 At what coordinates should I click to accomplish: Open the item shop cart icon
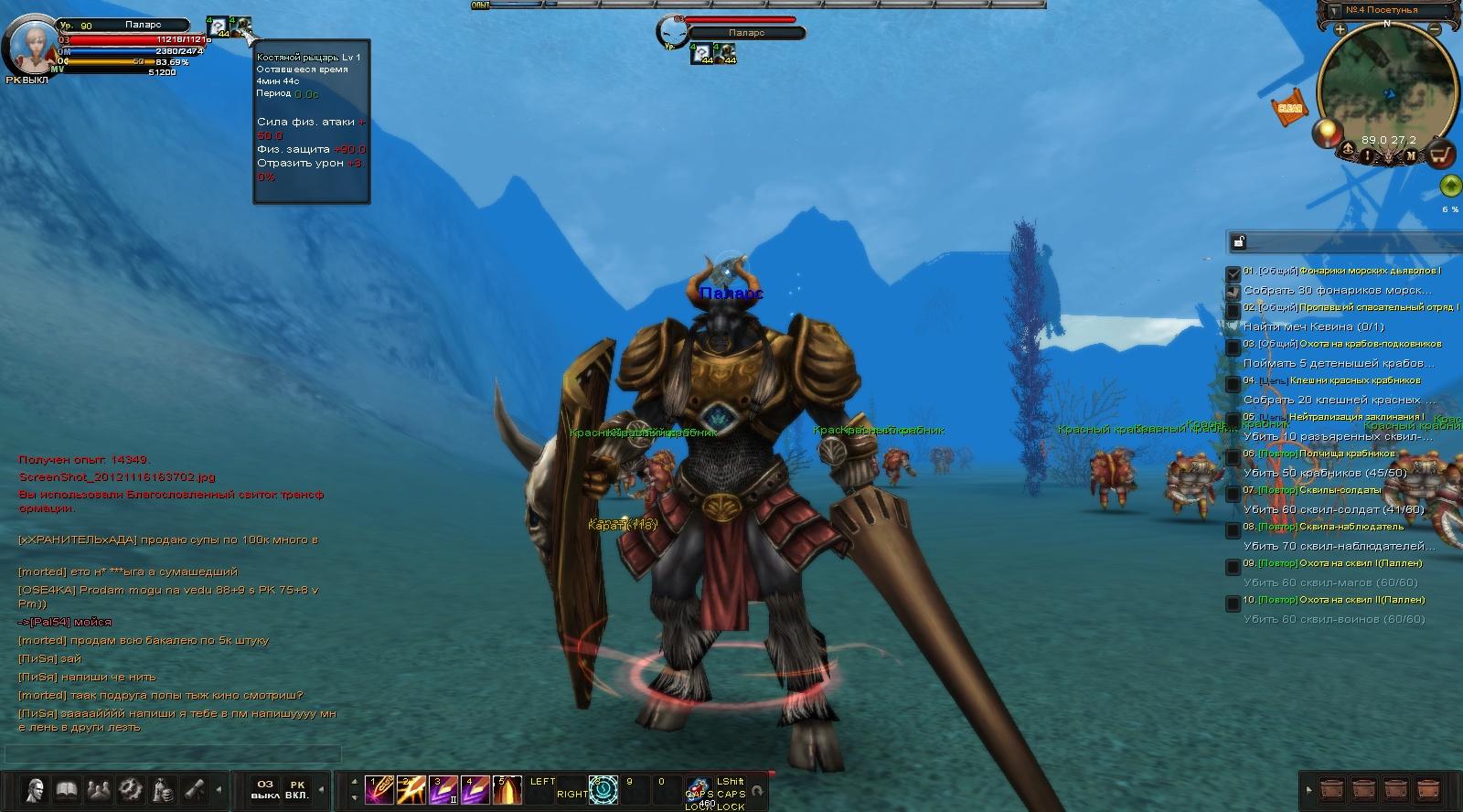(x=1441, y=154)
